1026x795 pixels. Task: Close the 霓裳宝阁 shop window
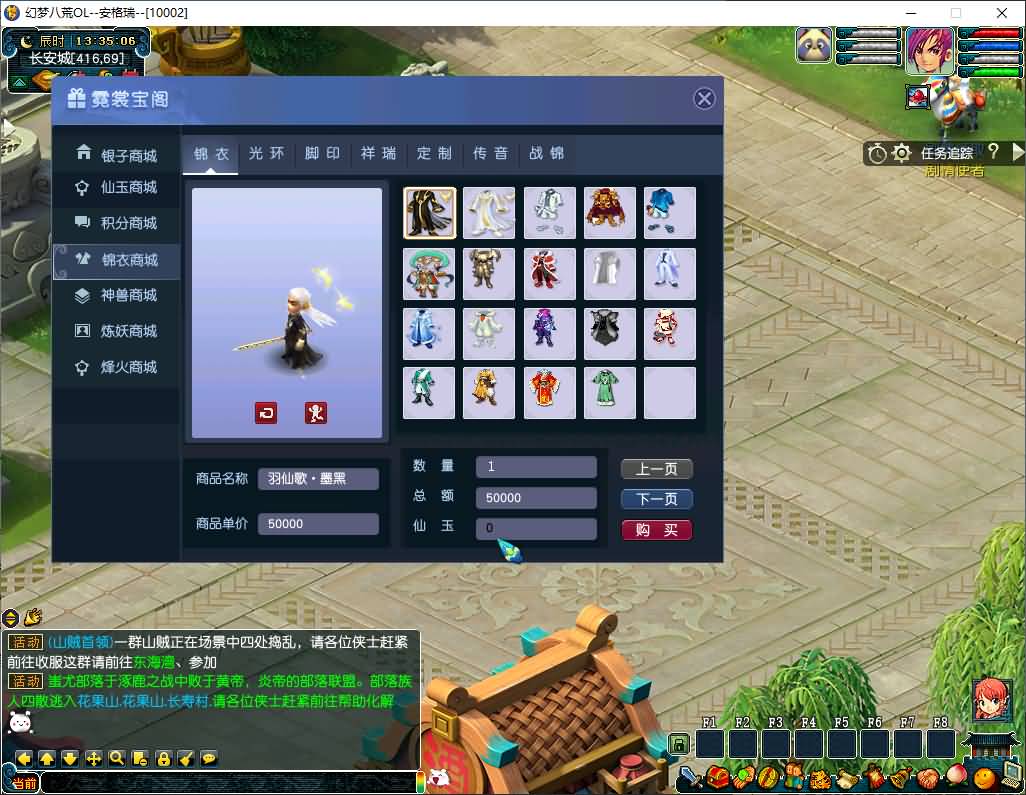point(704,98)
